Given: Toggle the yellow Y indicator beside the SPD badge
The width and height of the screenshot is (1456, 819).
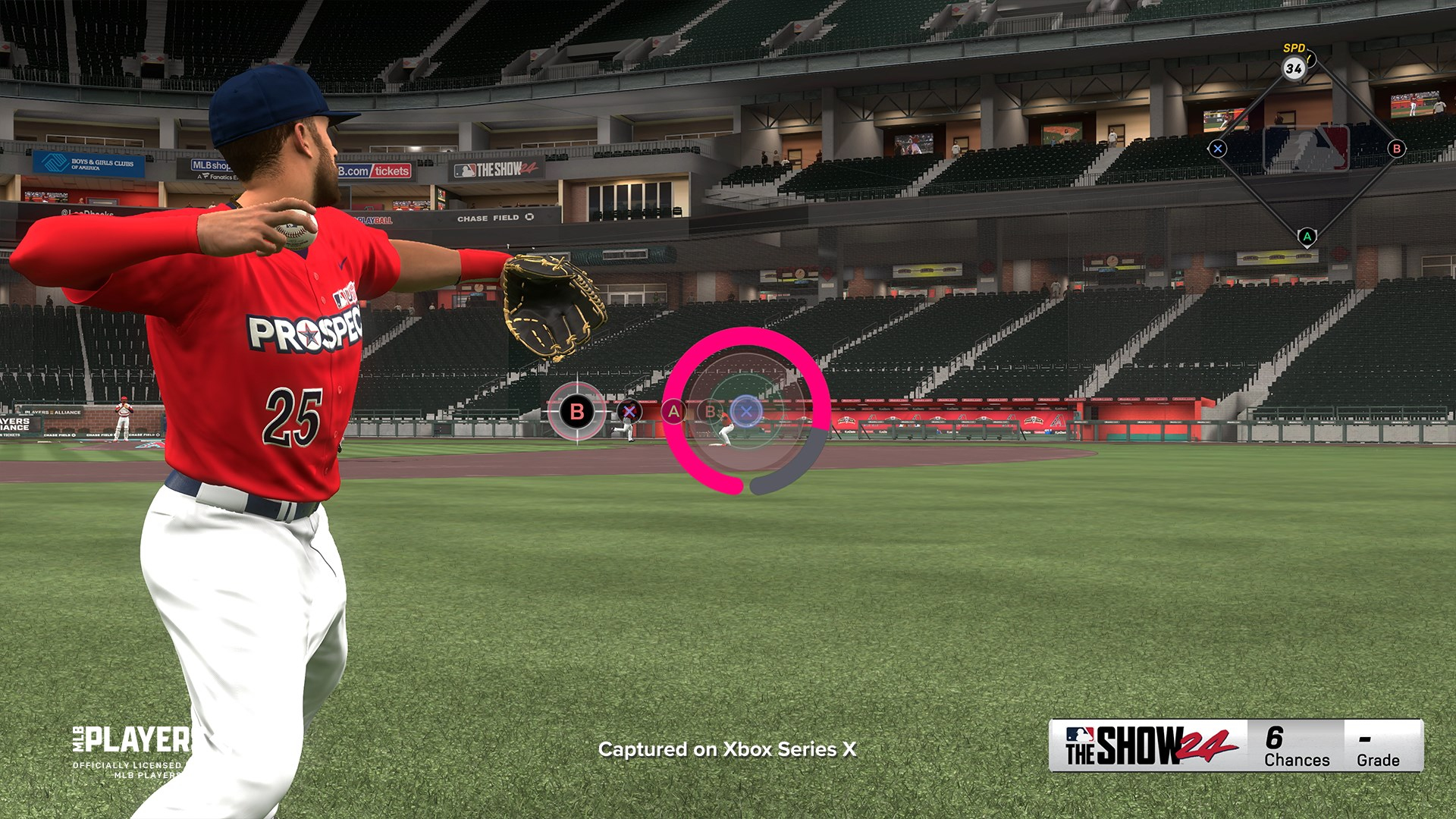Looking at the screenshot, I should coord(1310,58).
